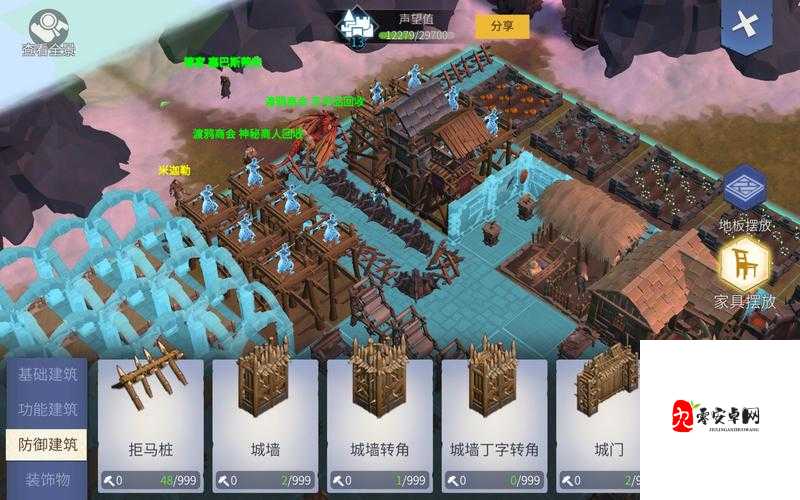Open the 查看全景 panorama view

(48, 31)
